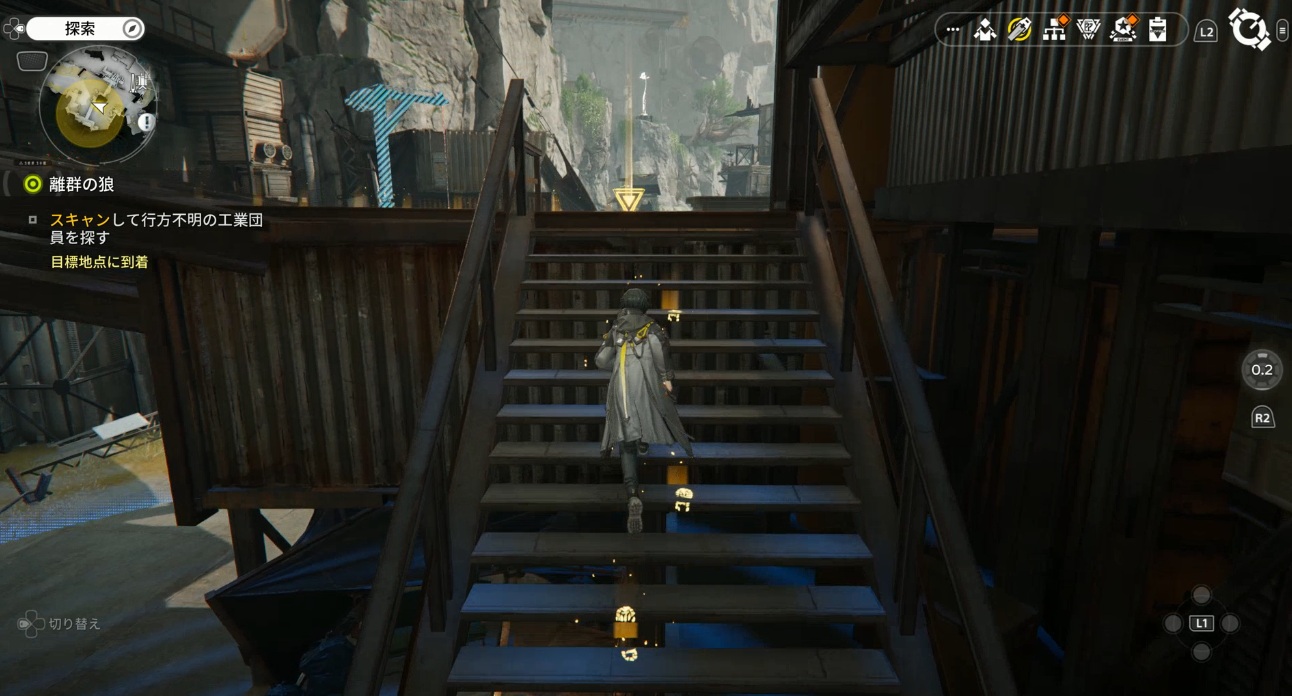Open the flowchart tech tree icon
Image resolution: width=1292 pixels, height=696 pixels.
[x=1054, y=30]
